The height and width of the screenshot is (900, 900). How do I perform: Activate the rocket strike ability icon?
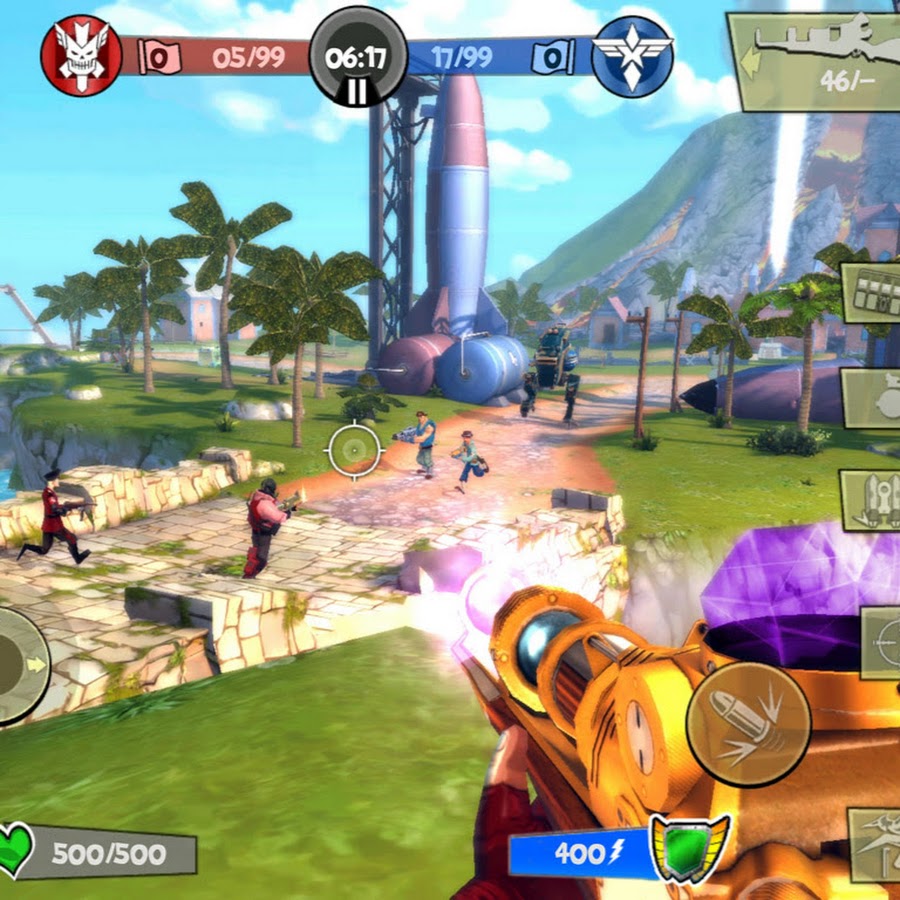pyautogui.click(x=871, y=500)
